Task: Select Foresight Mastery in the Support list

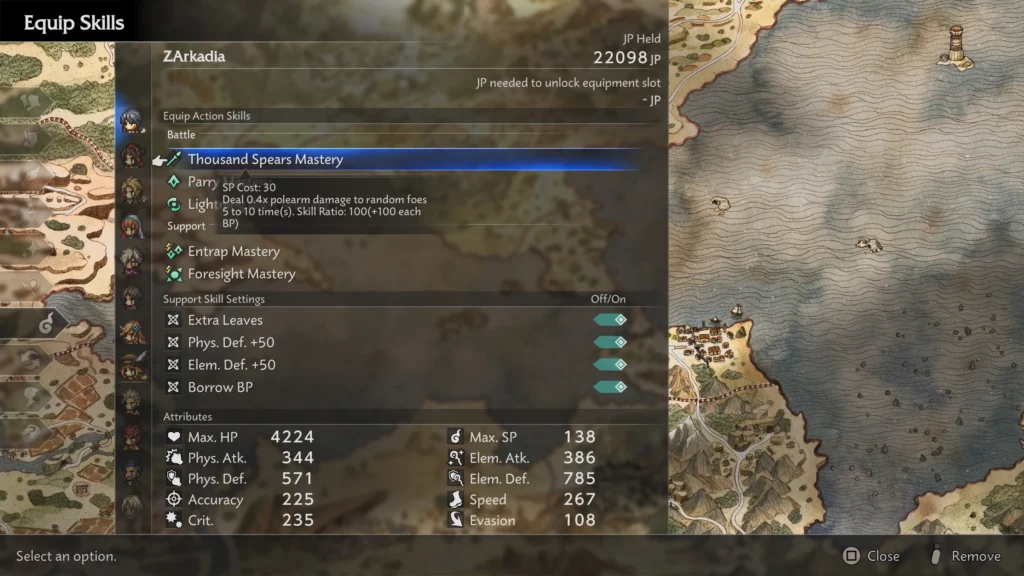Action: pyautogui.click(x=241, y=274)
